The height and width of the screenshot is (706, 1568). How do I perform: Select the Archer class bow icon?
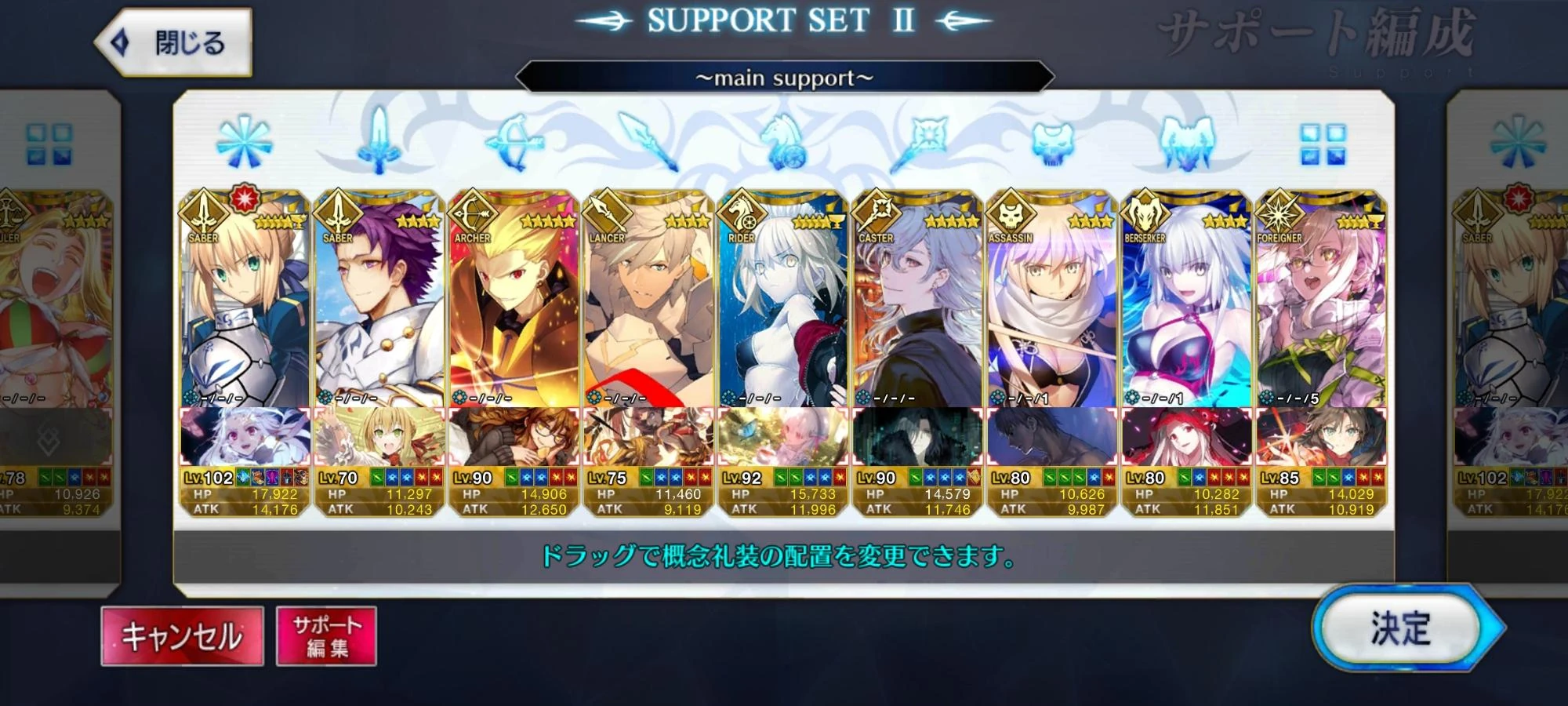[514, 143]
